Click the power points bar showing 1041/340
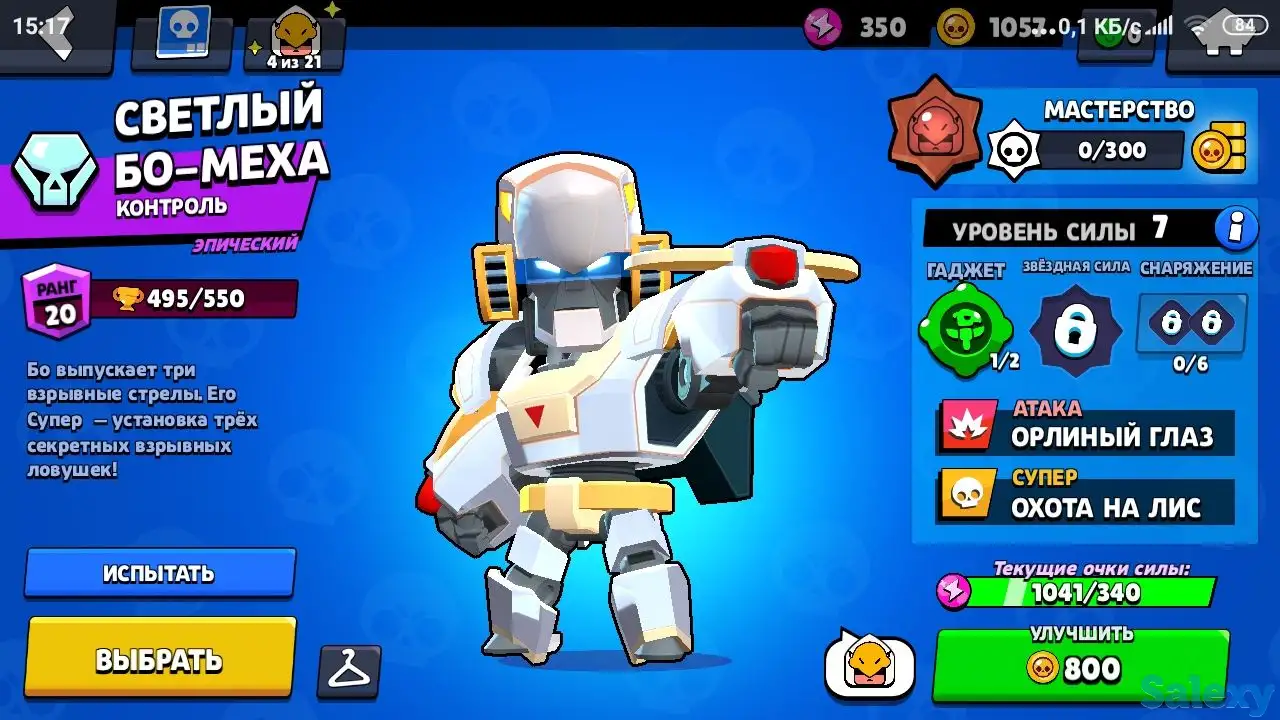Viewport: 1280px width, 720px height. point(1084,593)
